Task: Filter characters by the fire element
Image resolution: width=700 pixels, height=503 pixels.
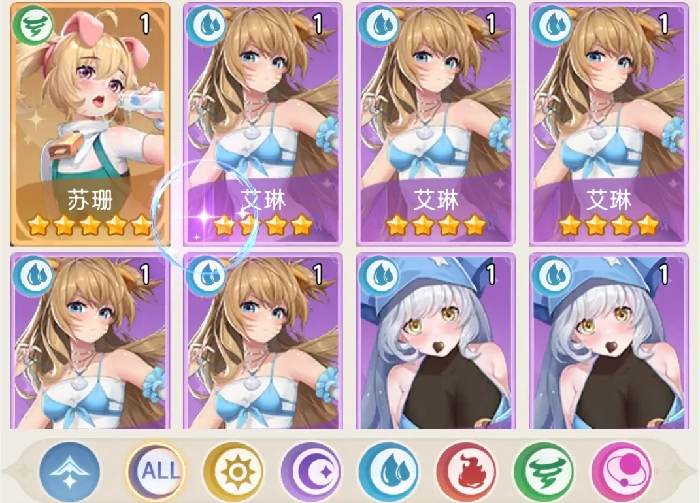Action: pyautogui.click(x=463, y=468)
